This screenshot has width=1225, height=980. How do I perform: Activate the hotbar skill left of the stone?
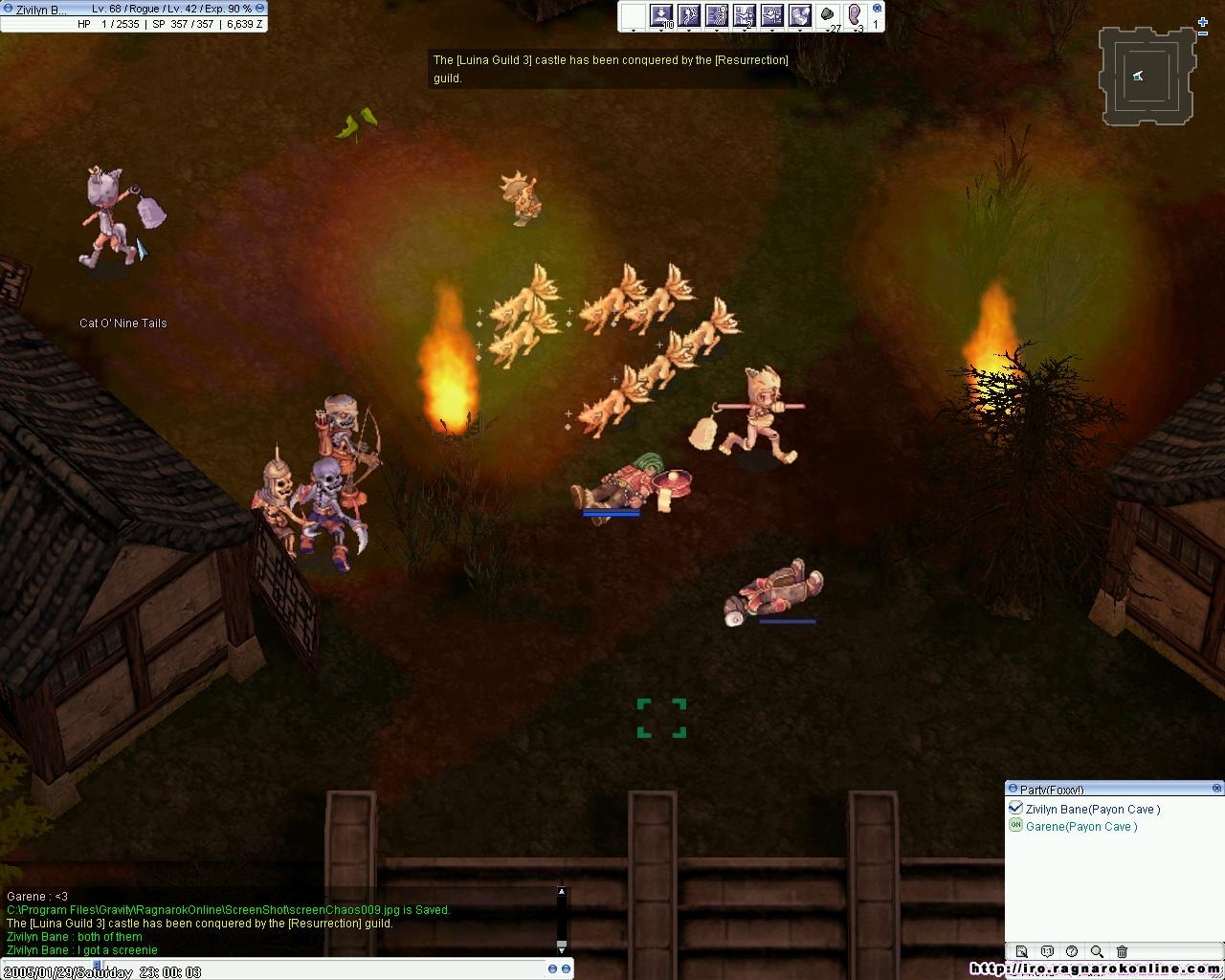(800, 15)
